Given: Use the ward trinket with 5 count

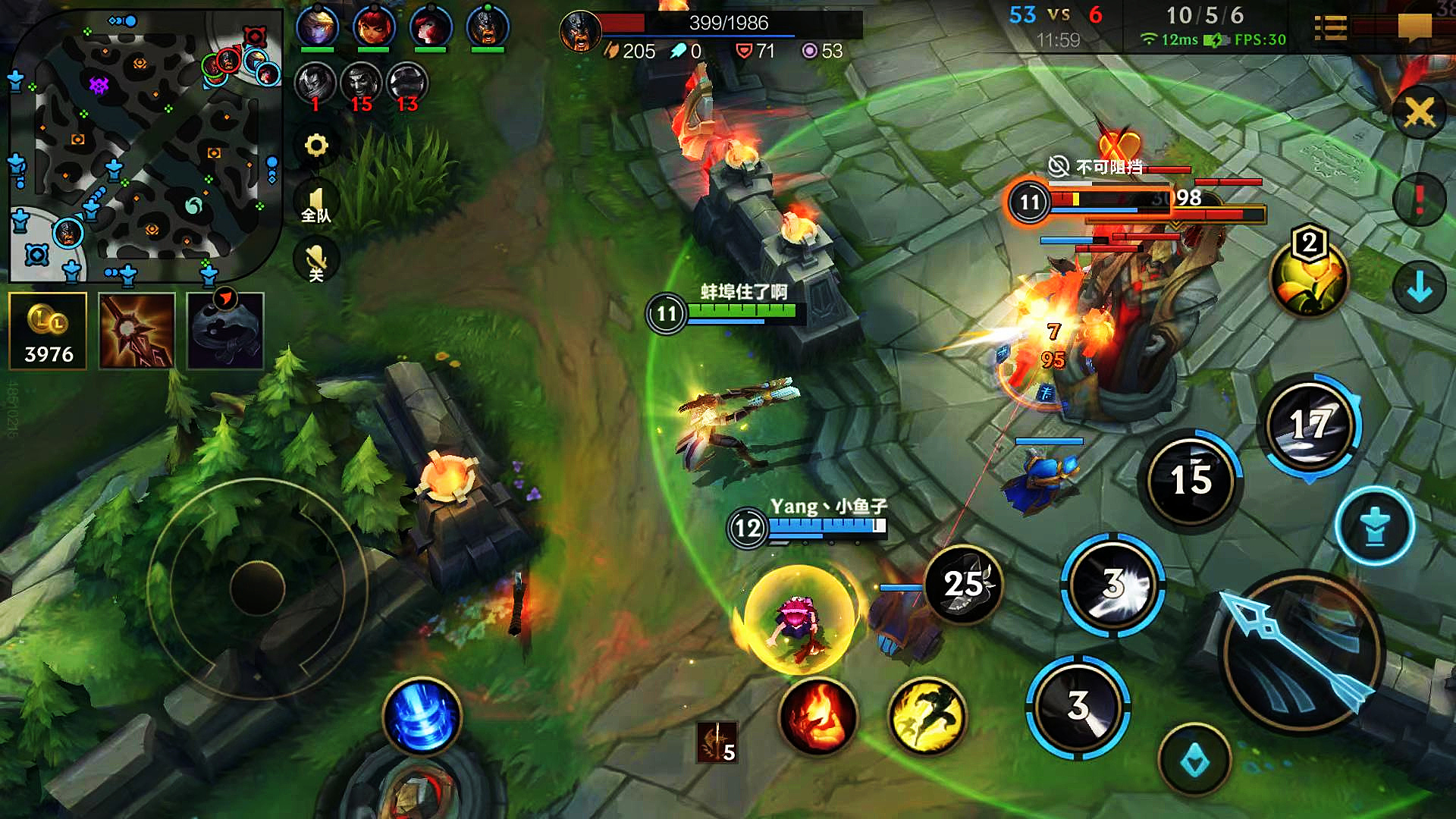Looking at the screenshot, I should pyautogui.click(x=717, y=742).
